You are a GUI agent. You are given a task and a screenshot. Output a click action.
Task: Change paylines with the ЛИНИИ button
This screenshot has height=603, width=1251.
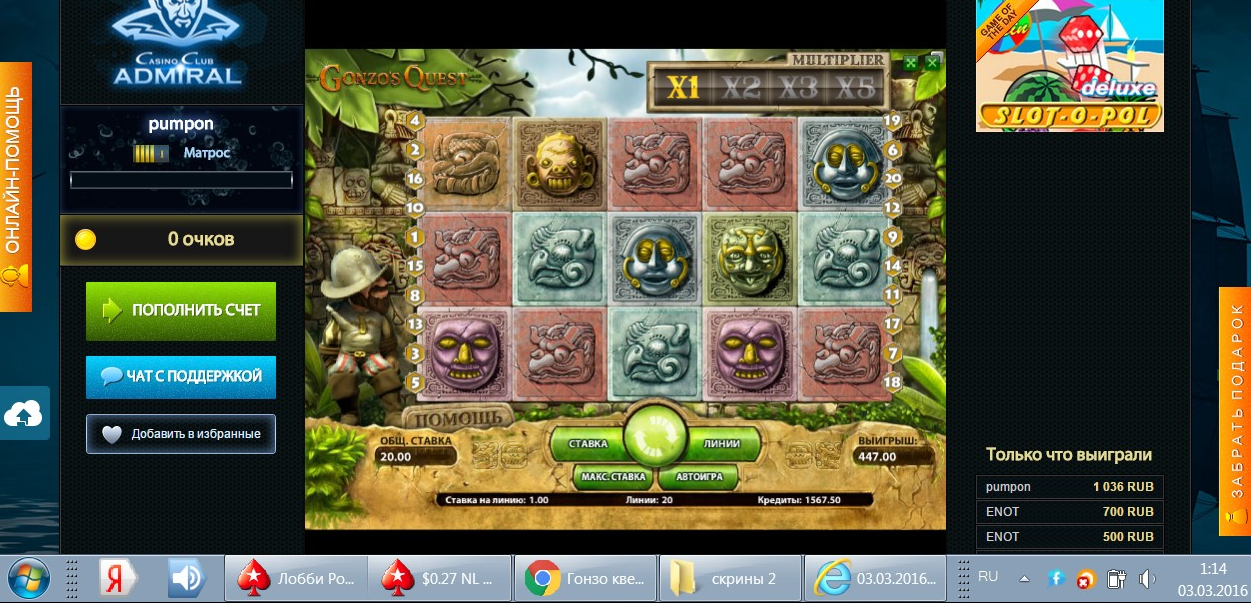(722, 442)
